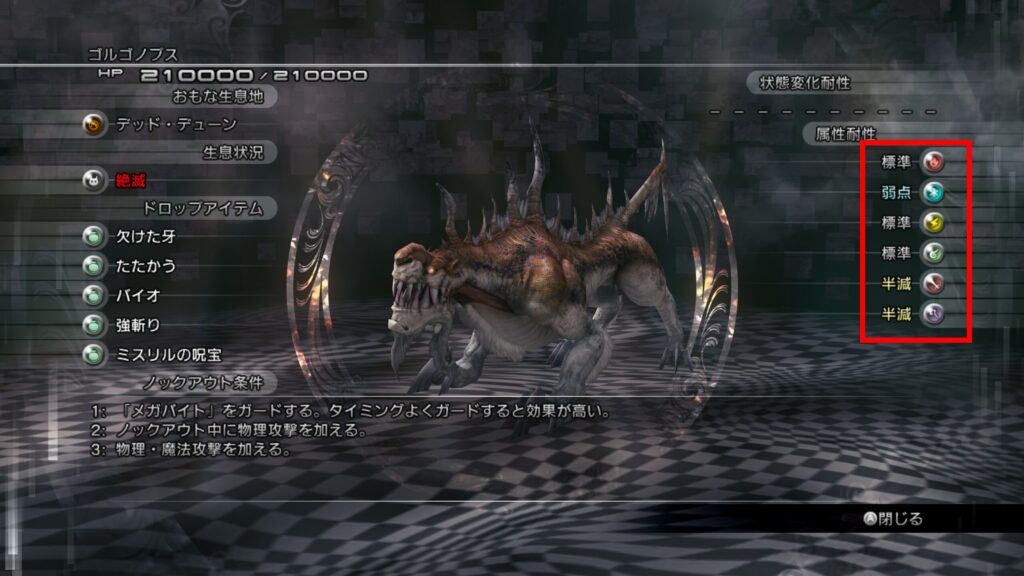Click the red fire element resistance icon
1024x576 pixels.
coord(932,161)
